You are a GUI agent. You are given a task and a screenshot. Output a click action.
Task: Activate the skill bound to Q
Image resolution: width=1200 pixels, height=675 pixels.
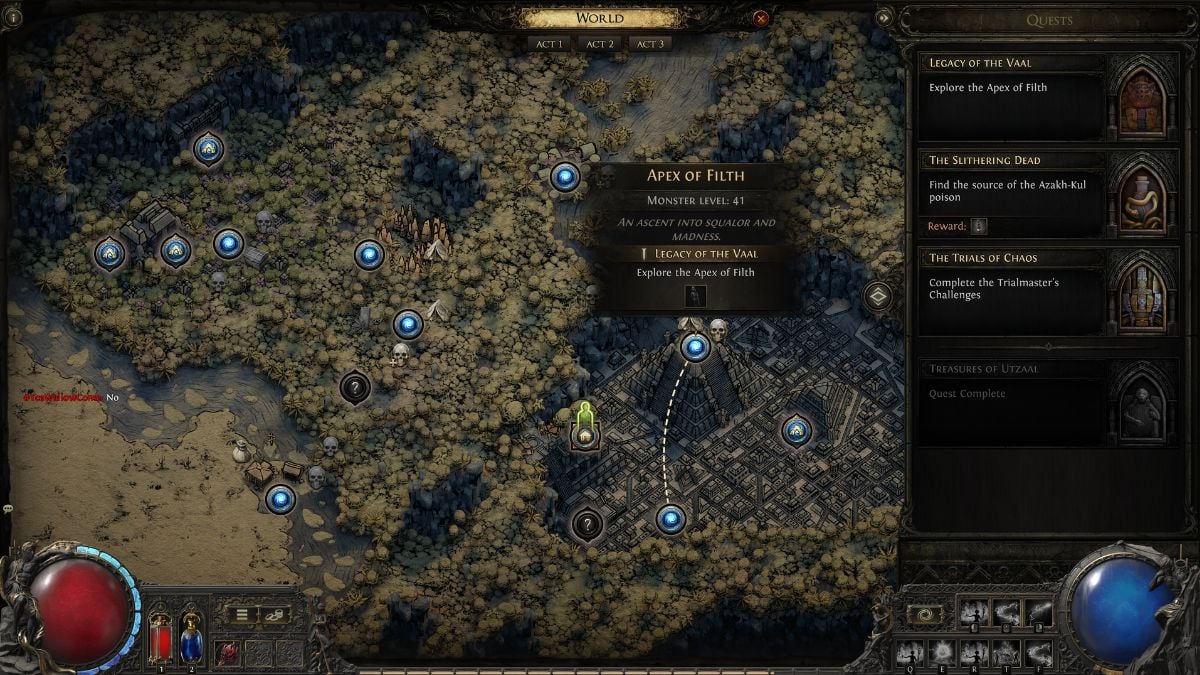pyautogui.click(x=910, y=653)
